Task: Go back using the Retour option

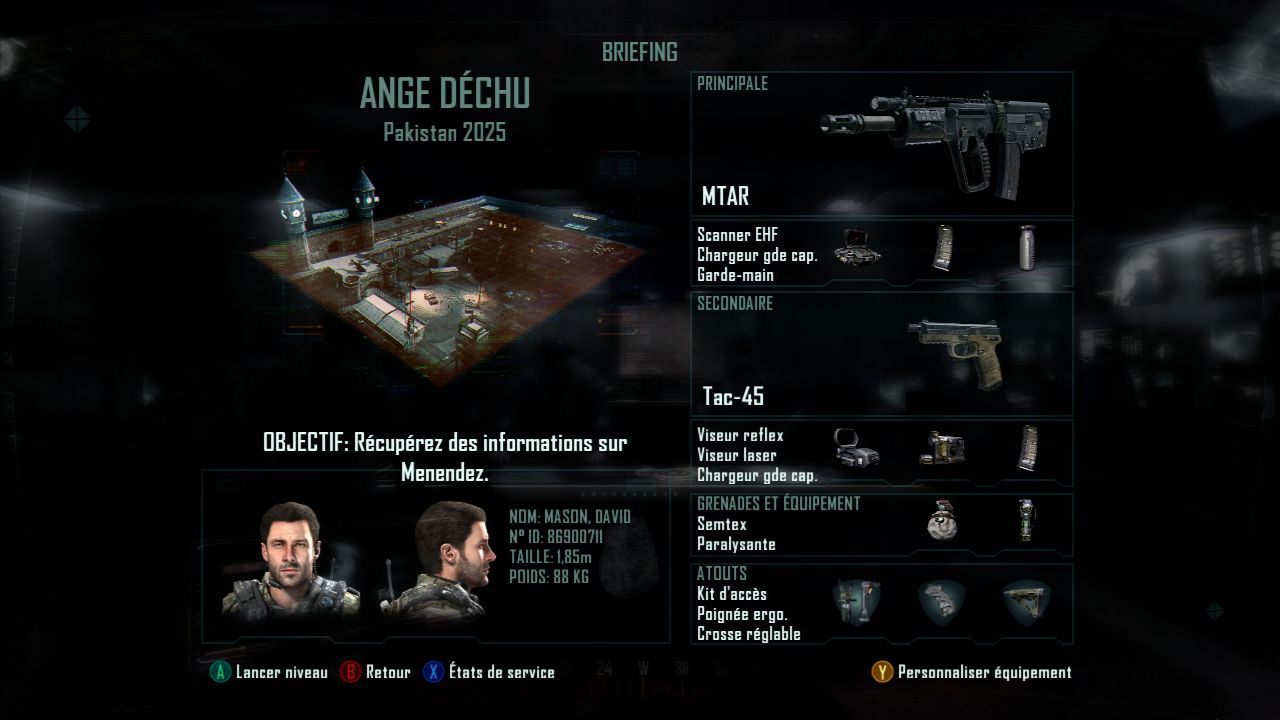Action: click(x=376, y=672)
